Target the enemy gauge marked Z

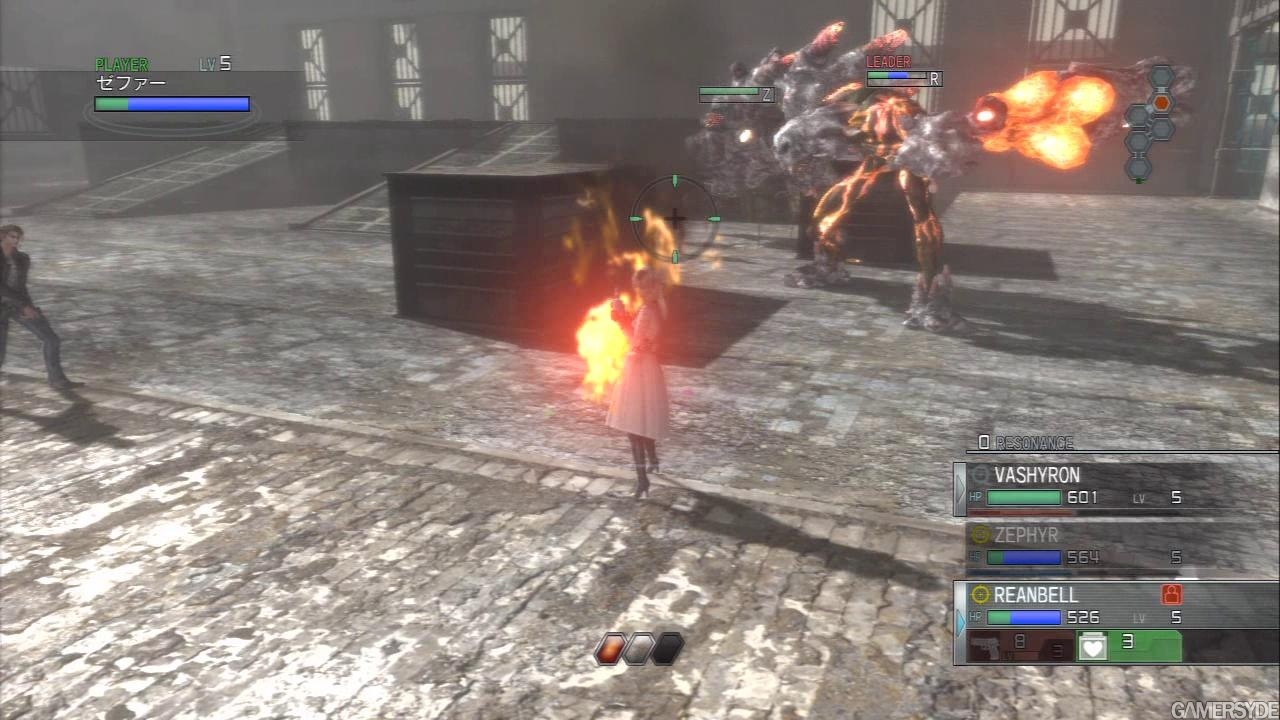[x=737, y=94]
